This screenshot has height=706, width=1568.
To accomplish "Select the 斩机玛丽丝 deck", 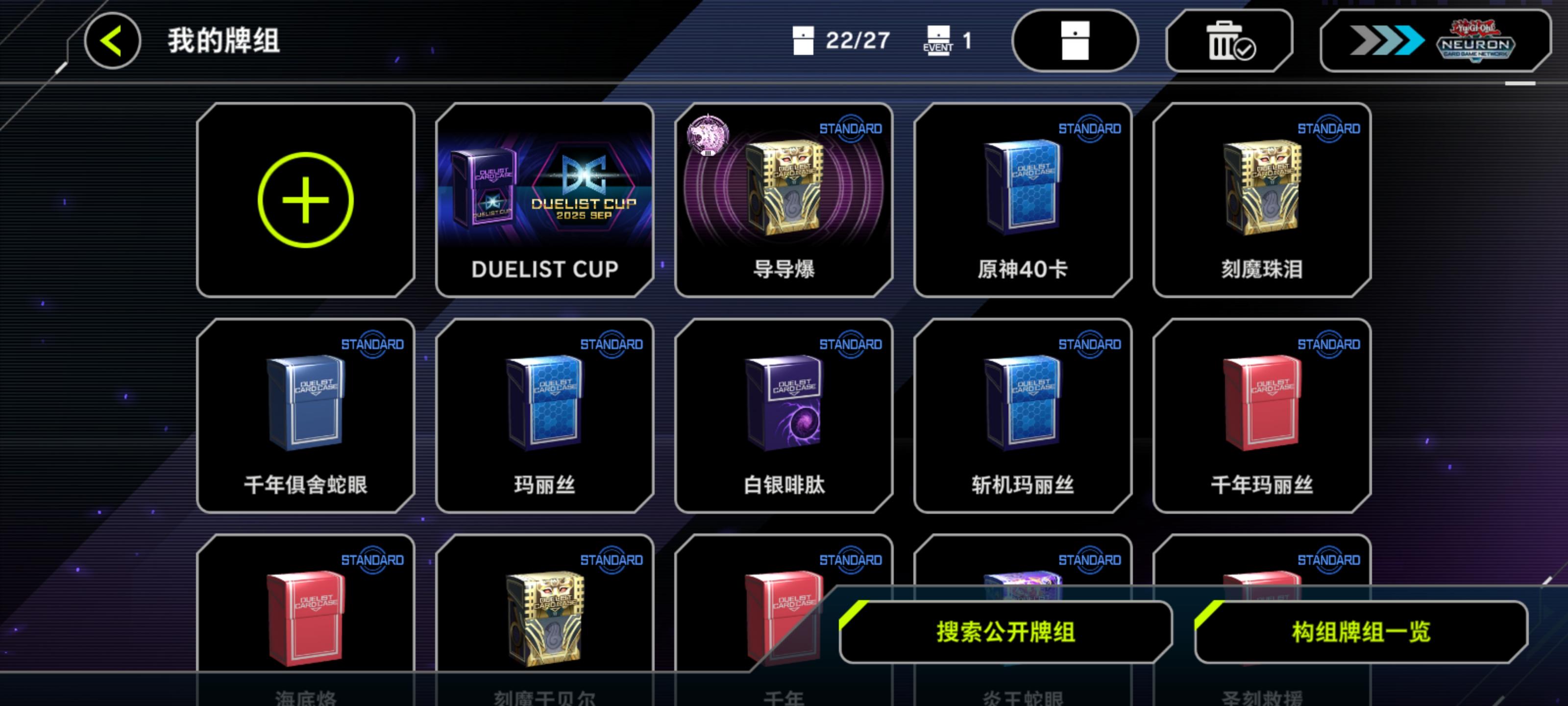I will (1023, 417).
